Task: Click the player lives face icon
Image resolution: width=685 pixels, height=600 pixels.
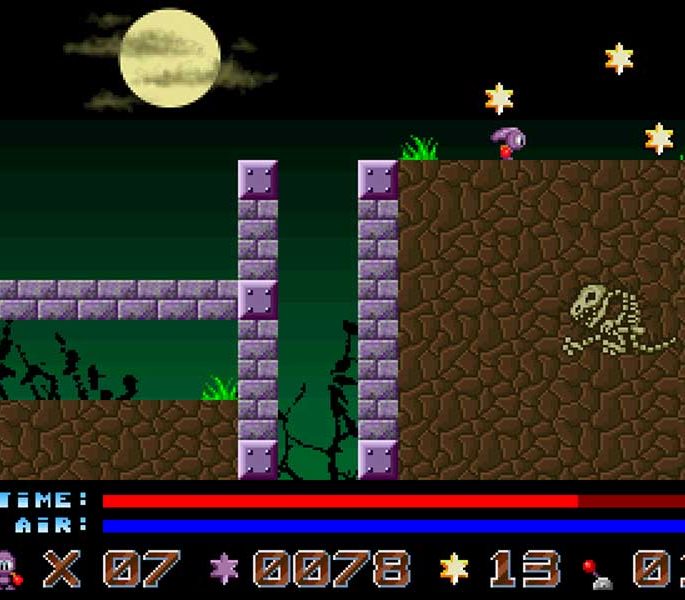Action: point(9,569)
